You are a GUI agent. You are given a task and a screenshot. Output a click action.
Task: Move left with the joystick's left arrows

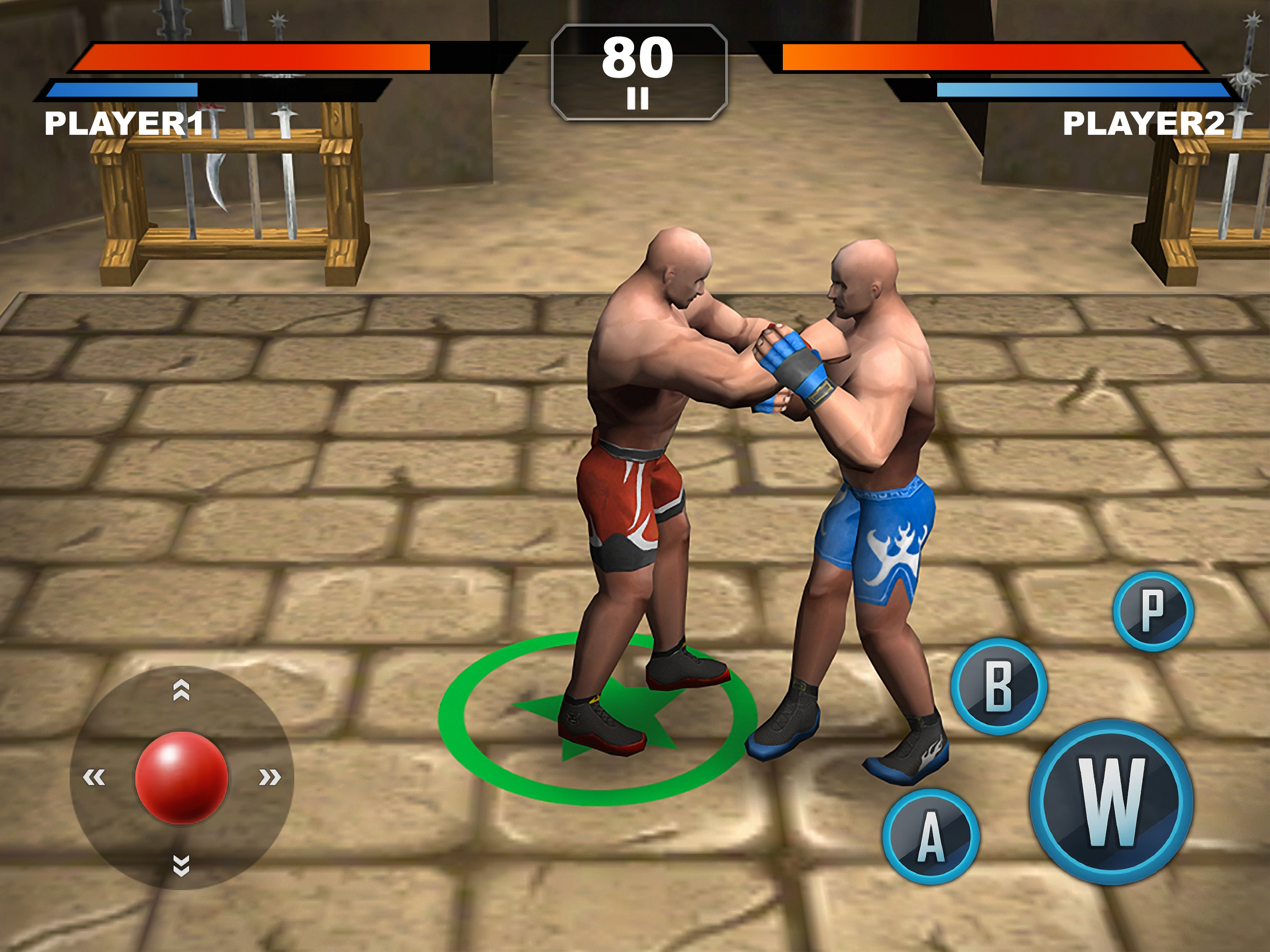[x=94, y=778]
